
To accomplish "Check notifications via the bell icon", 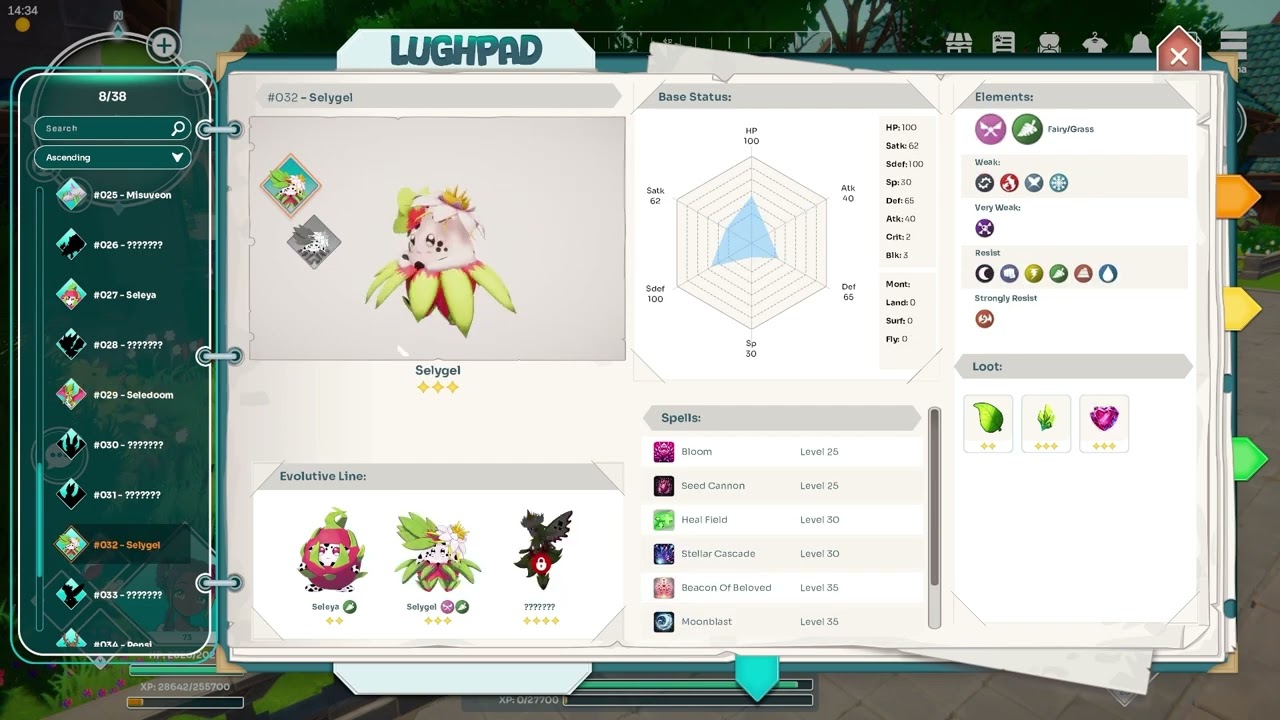I will tap(1140, 44).
